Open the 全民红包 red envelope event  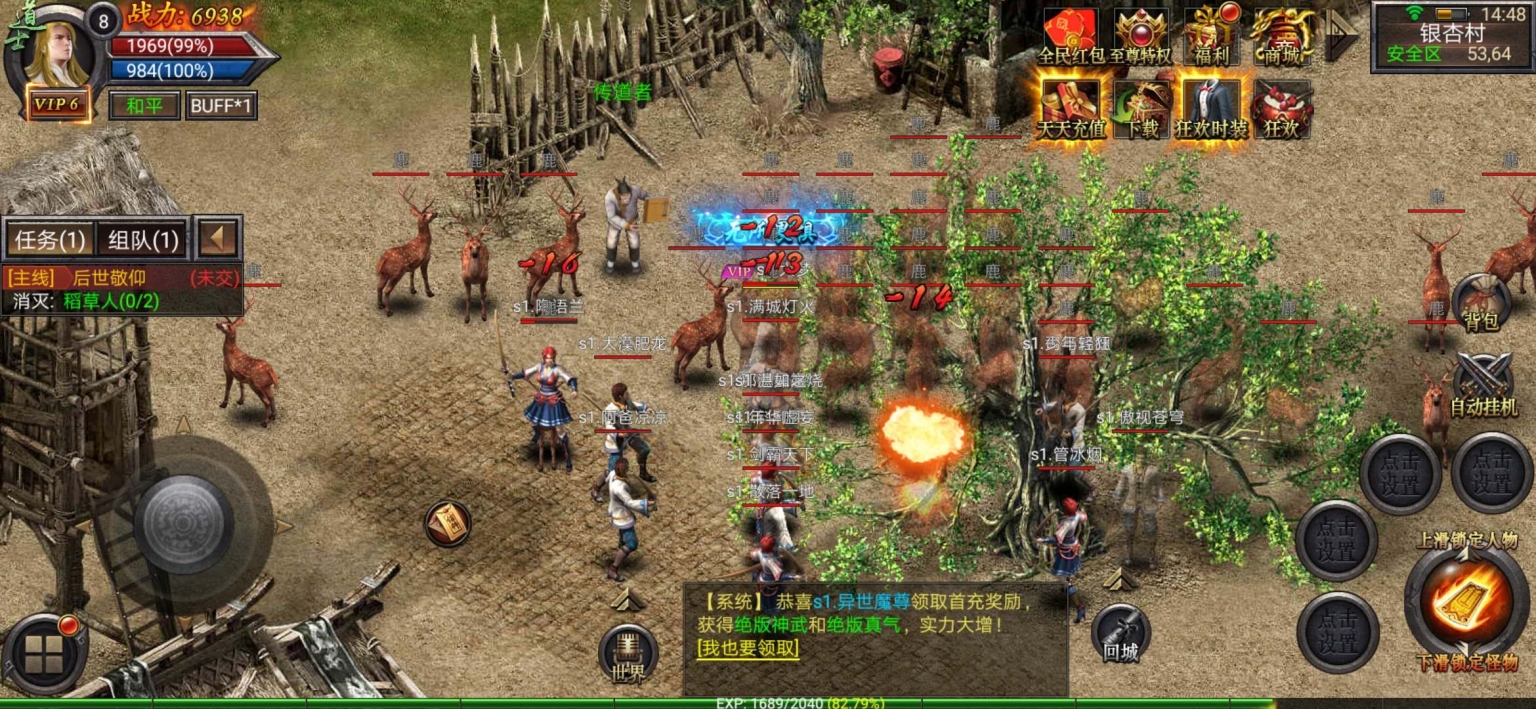pyautogui.click(x=1072, y=35)
